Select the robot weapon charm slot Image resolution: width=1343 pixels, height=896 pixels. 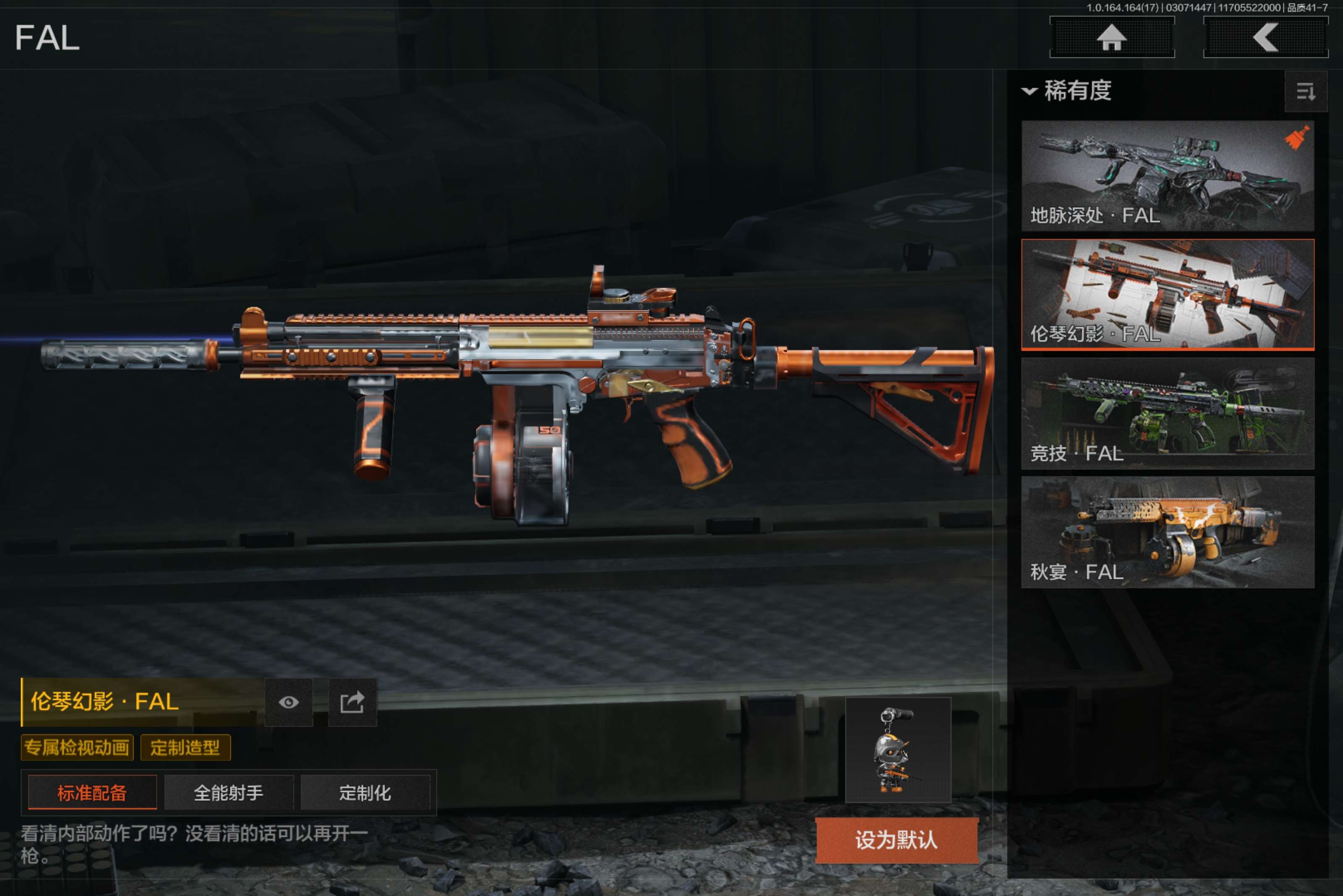coord(898,749)
